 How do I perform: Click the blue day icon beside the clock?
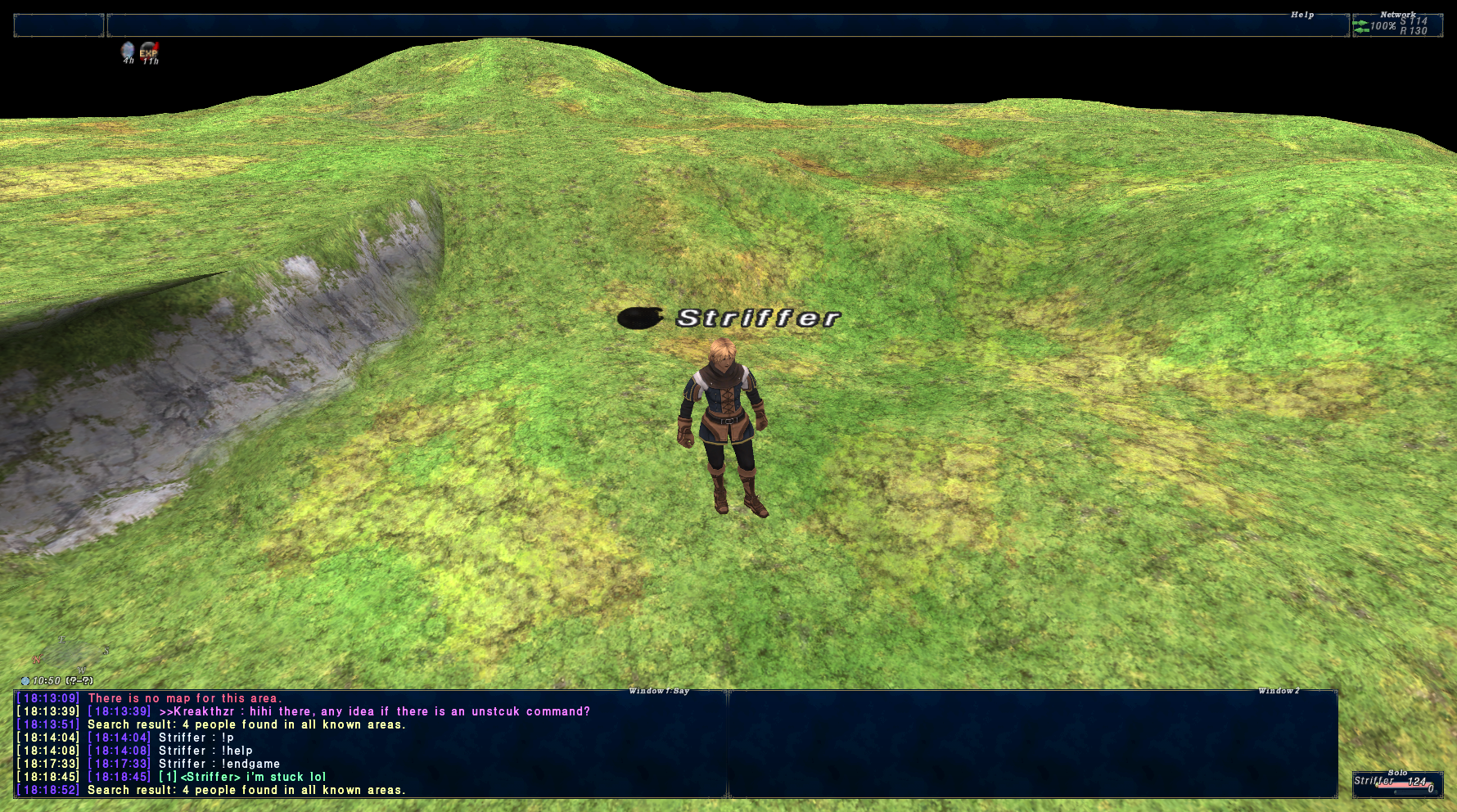tap(25, 681)
